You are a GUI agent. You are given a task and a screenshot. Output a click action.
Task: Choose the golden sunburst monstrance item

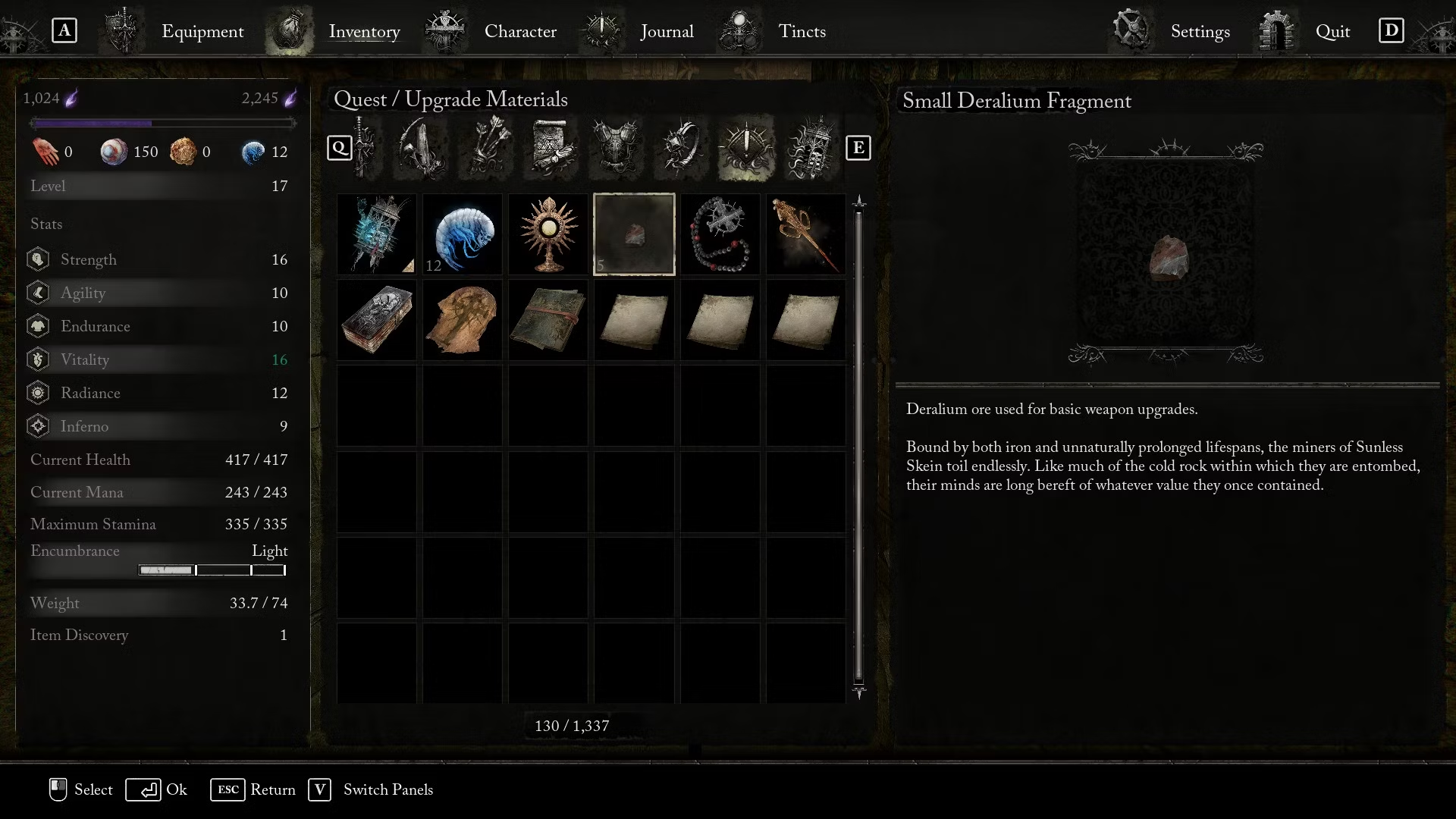[548, 234]
